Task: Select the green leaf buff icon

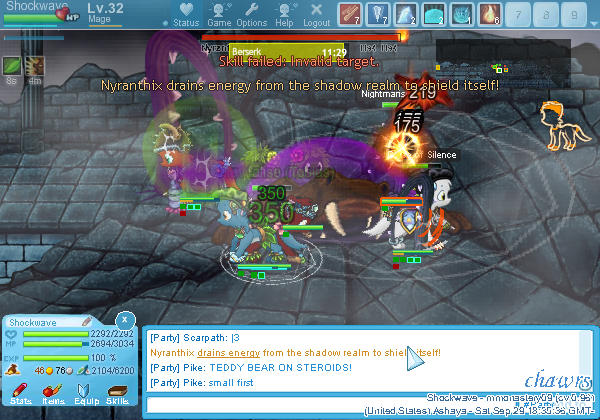Action: 13,66
